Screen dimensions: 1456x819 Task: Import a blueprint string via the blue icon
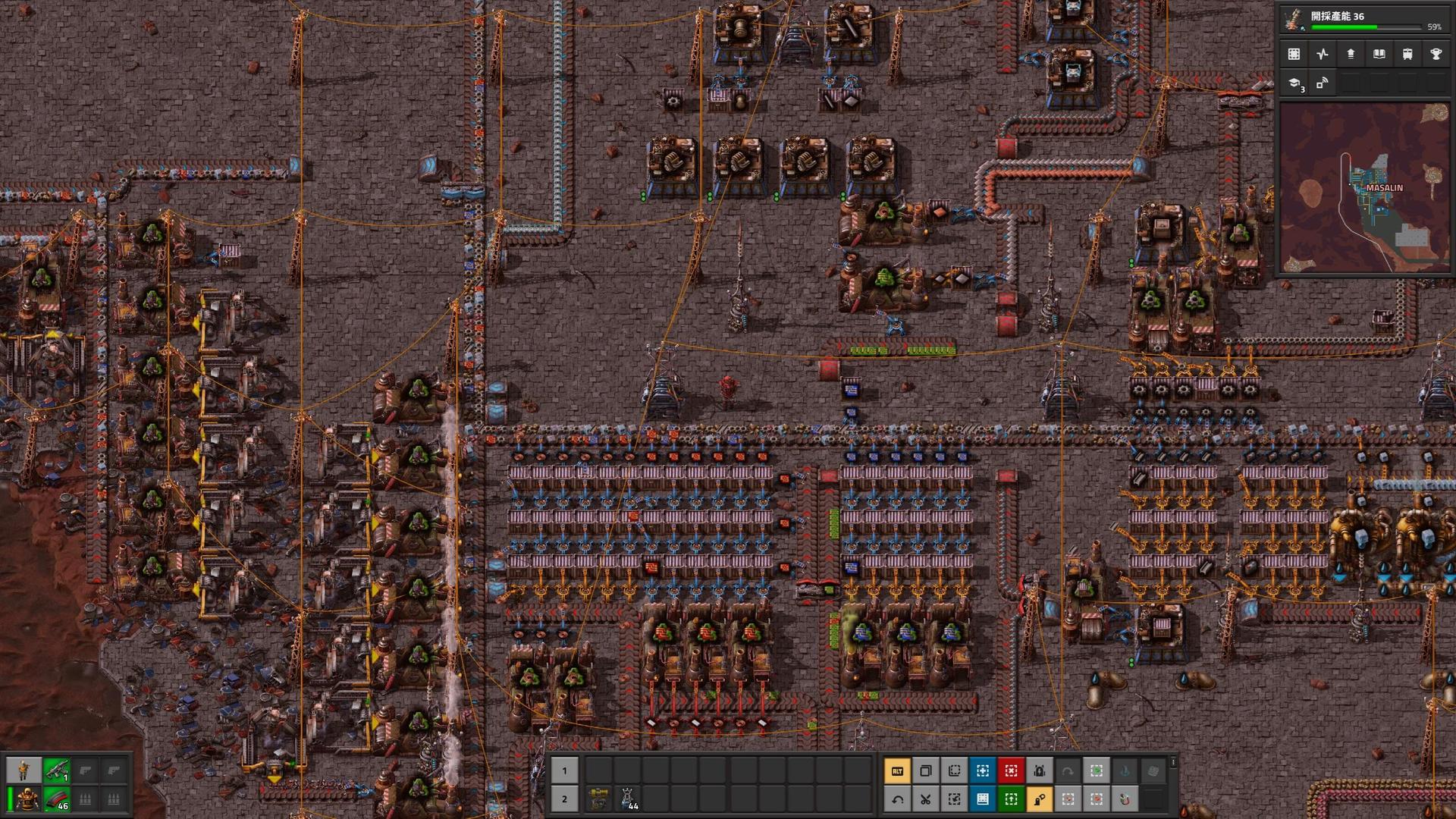[x=983, y=799]
